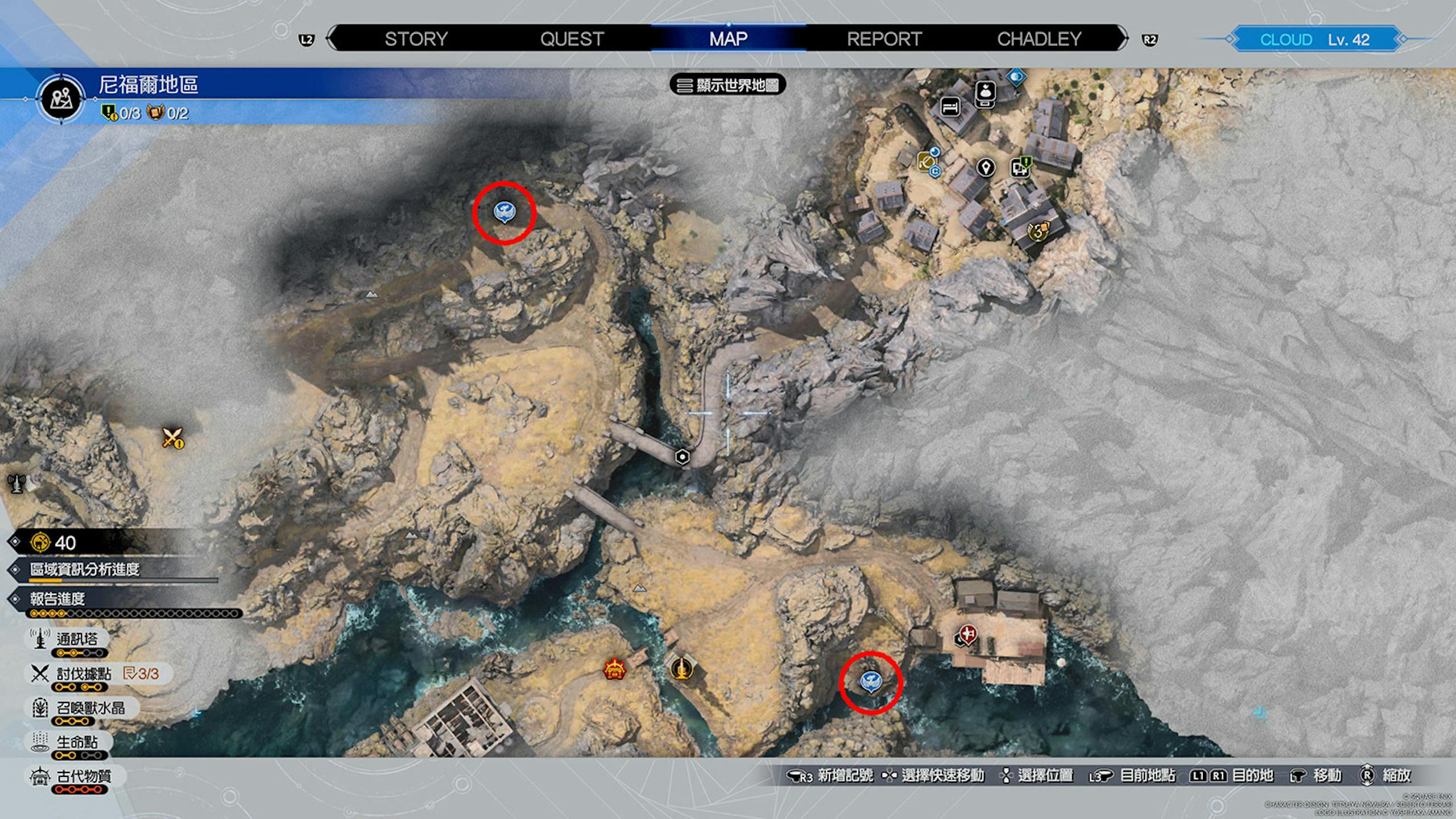The height and width of the screenshot is (819, 1456).
Task: Select the 召喚獸水晶 legend entry
Action: [x=90, y=708]
